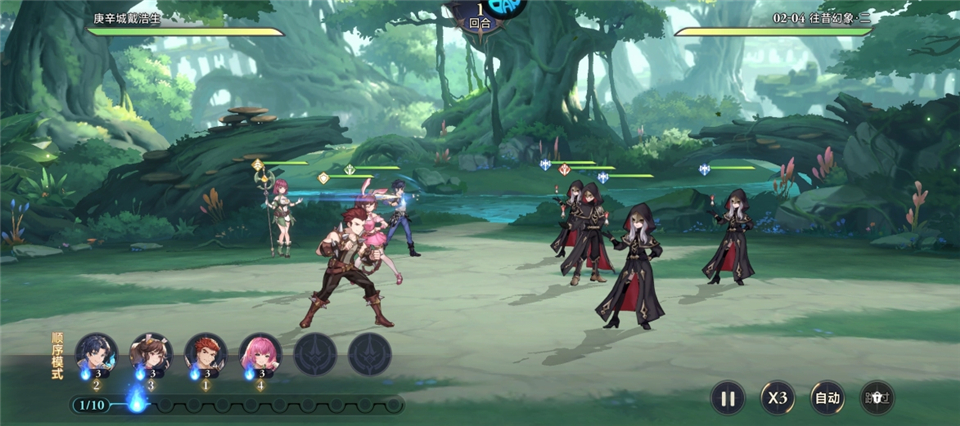
Task: Select the dark-haired male hero portrait
Action: (x=96, y=353)
